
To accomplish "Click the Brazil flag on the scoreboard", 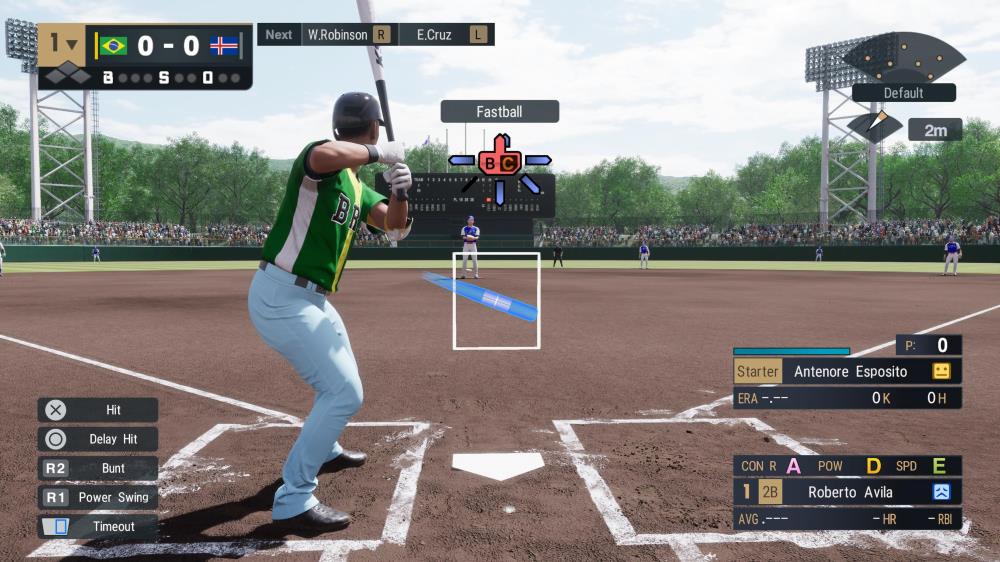I will coord(113,46).
